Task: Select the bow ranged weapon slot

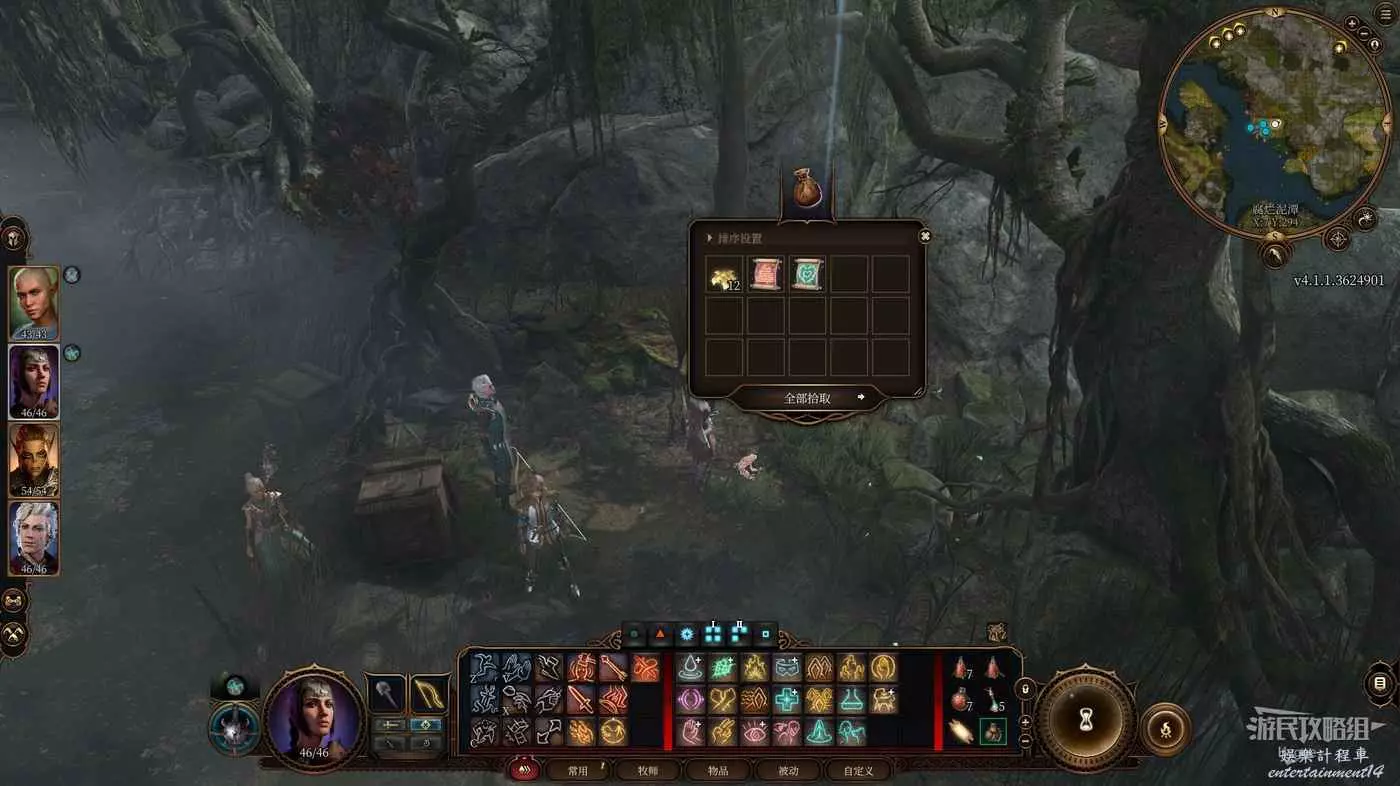Action: coord(429,693)
